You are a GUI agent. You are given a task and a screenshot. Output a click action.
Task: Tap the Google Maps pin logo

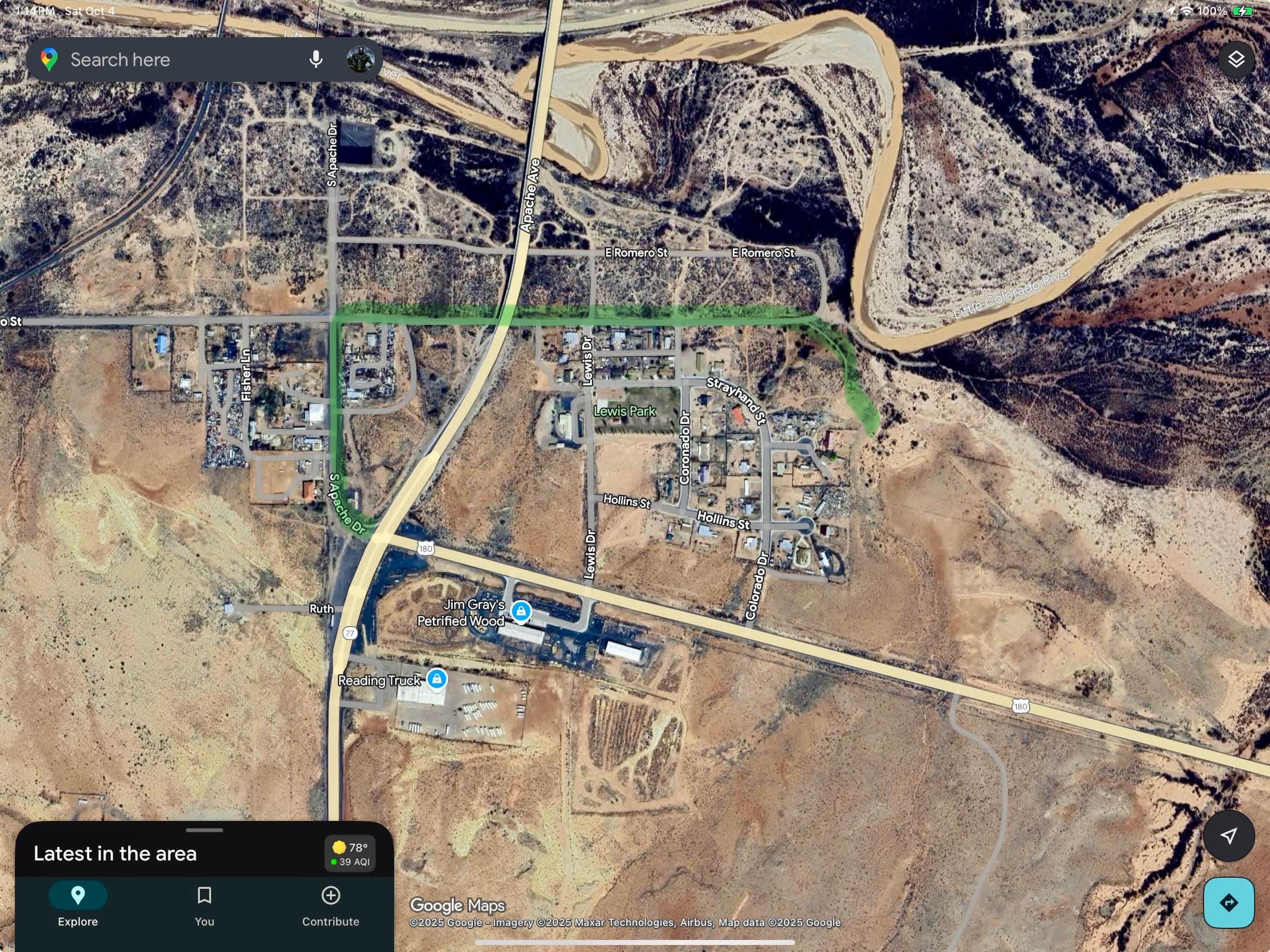coord(49,59)
